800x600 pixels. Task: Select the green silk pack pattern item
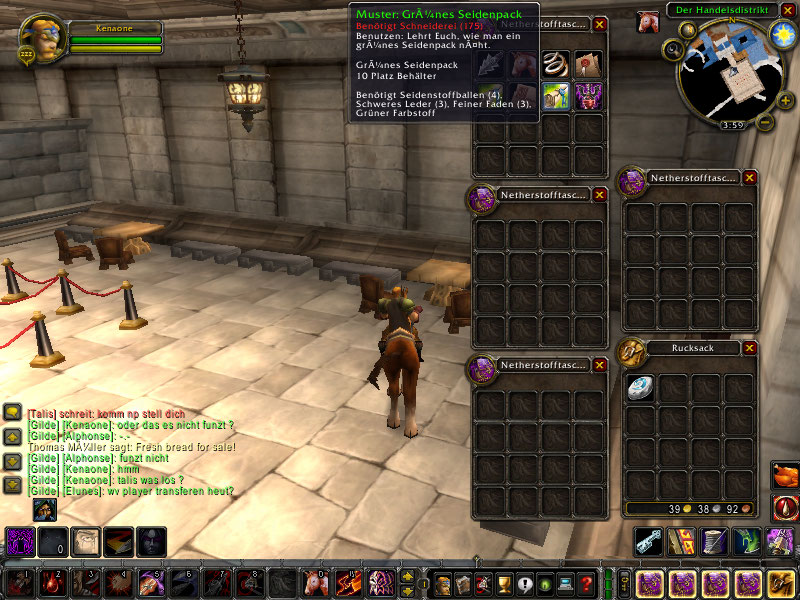coord(556,96)
